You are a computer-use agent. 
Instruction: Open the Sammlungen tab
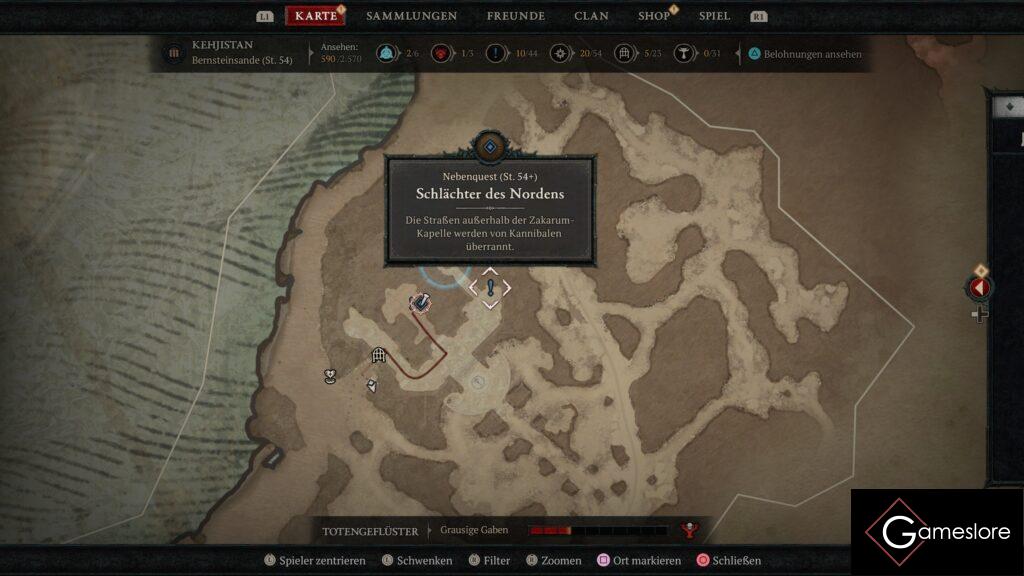[411, 16]
